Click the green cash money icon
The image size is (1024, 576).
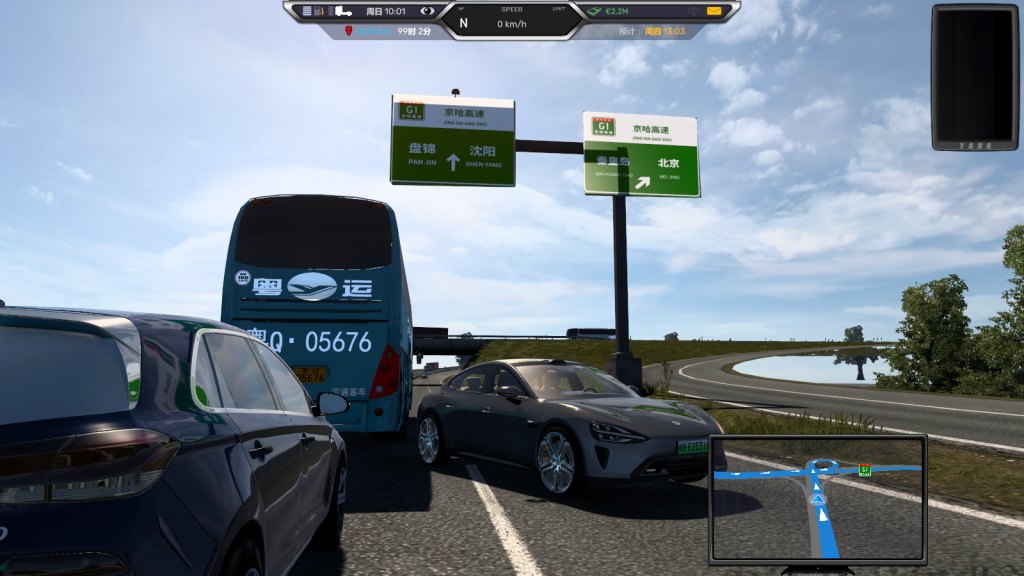pos(593,11)
